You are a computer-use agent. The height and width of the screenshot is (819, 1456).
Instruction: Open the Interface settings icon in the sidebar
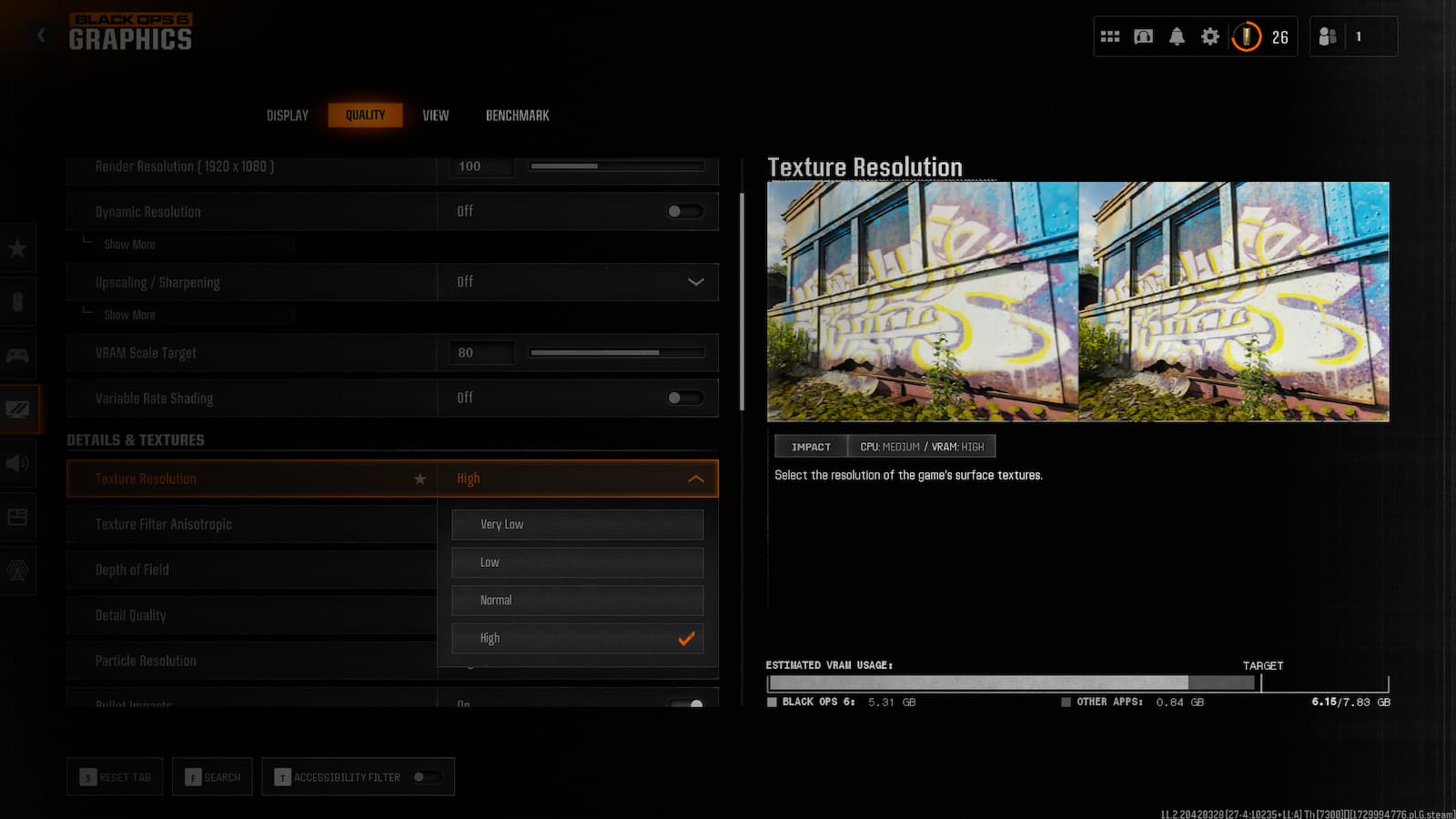[x=18, y=517]
